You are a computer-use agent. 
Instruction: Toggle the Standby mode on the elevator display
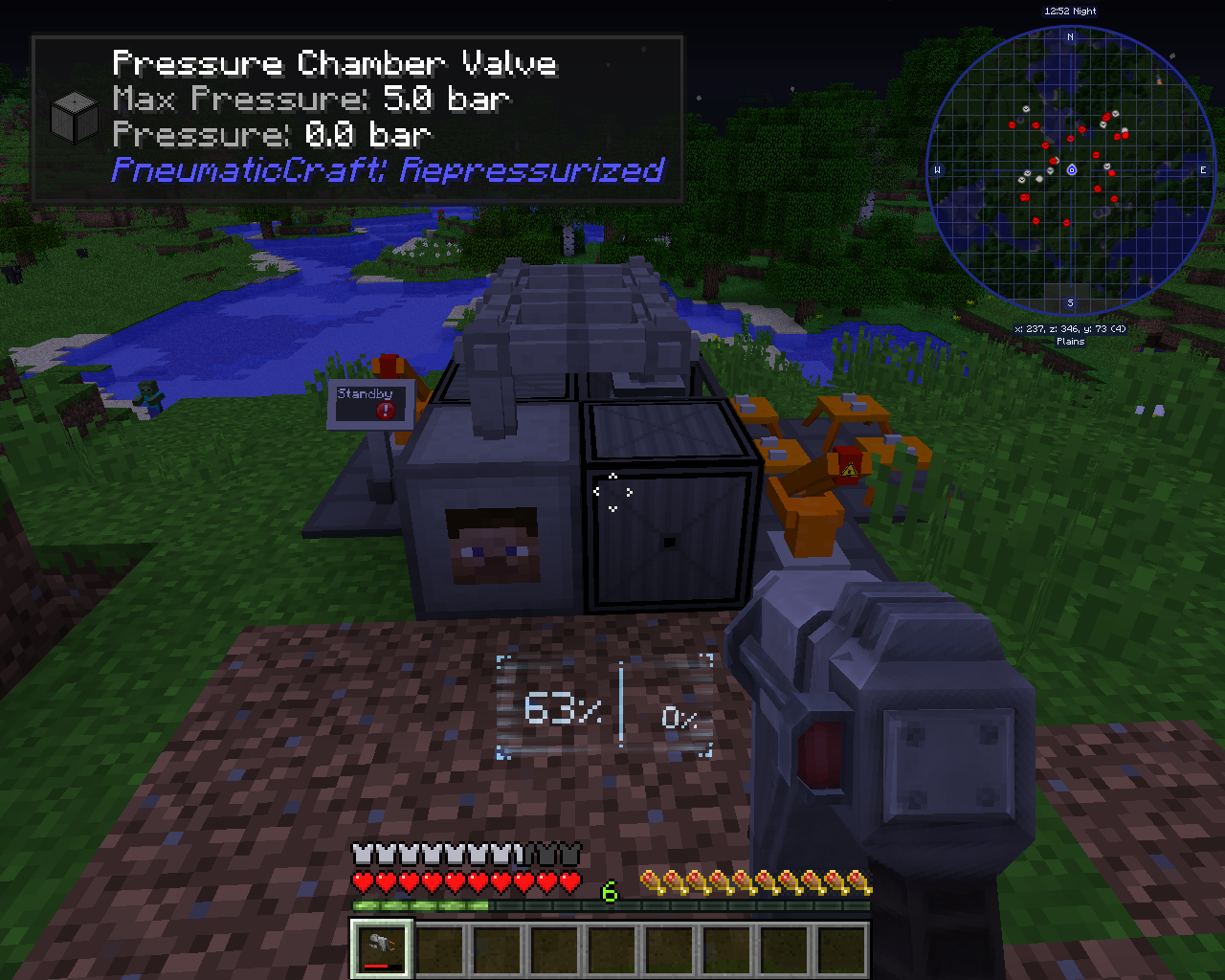365,392
